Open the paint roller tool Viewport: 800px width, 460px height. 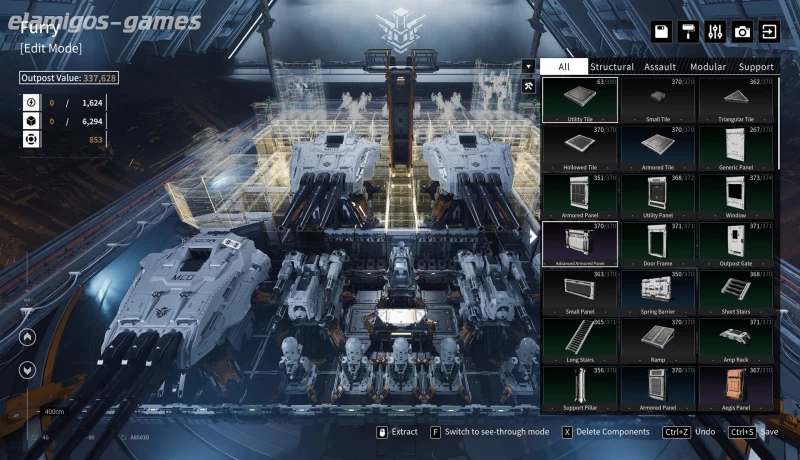(688, 32)
